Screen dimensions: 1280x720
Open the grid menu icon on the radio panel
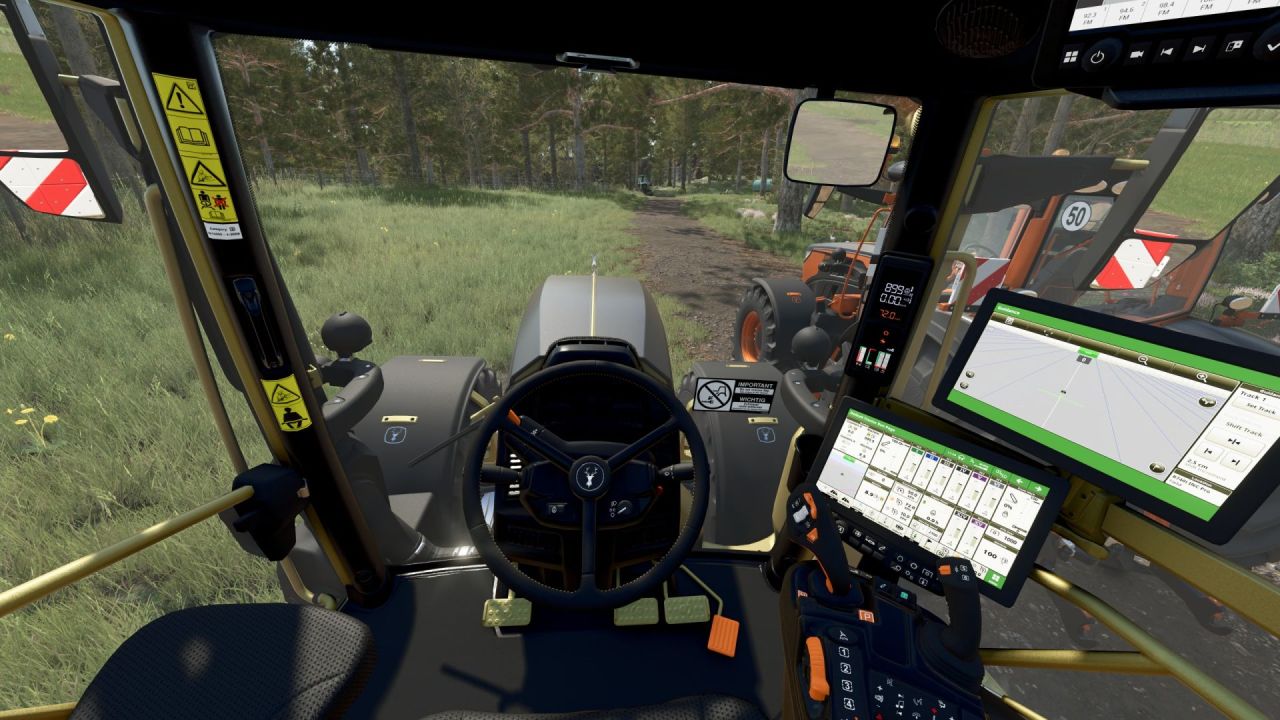click(x=1070, y=55)
